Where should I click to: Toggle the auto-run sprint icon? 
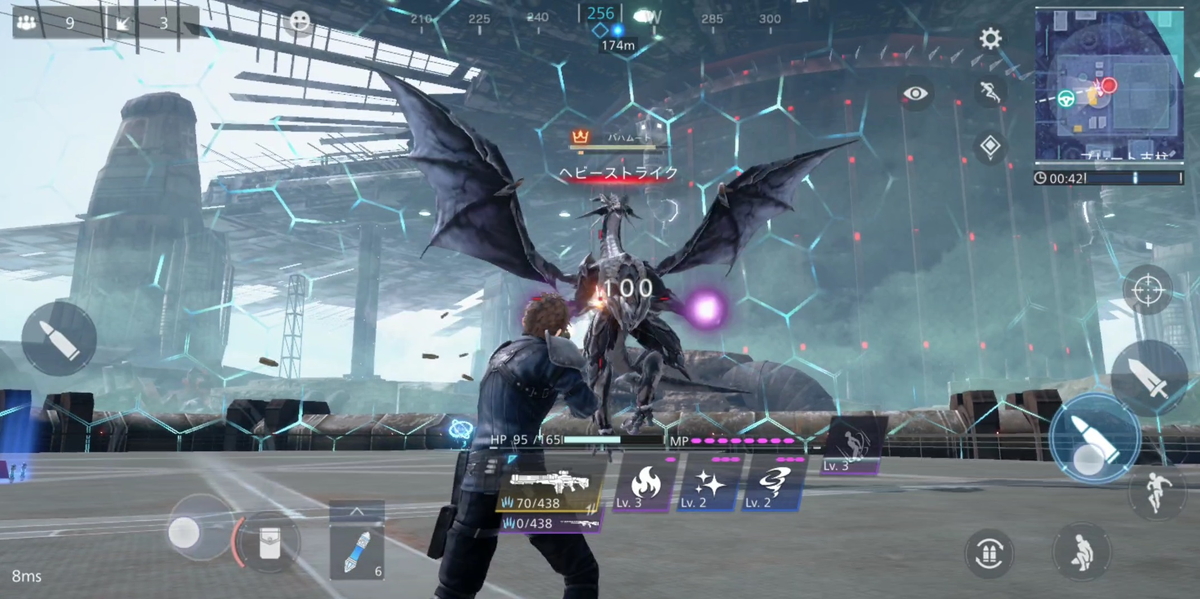point(990,93)
